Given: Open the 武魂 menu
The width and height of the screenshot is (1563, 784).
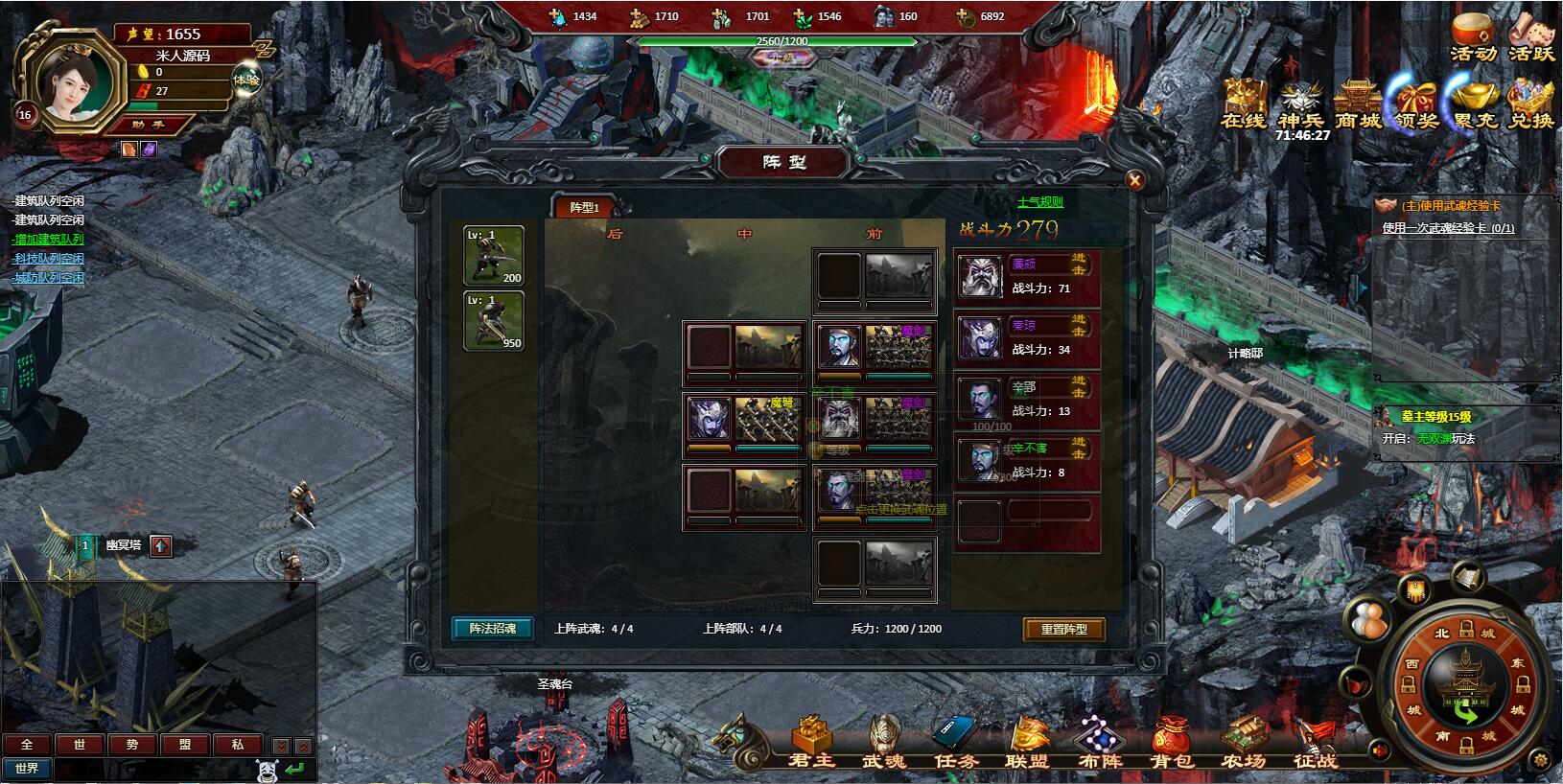Looking at the screenshot, I should click(883, 744).
